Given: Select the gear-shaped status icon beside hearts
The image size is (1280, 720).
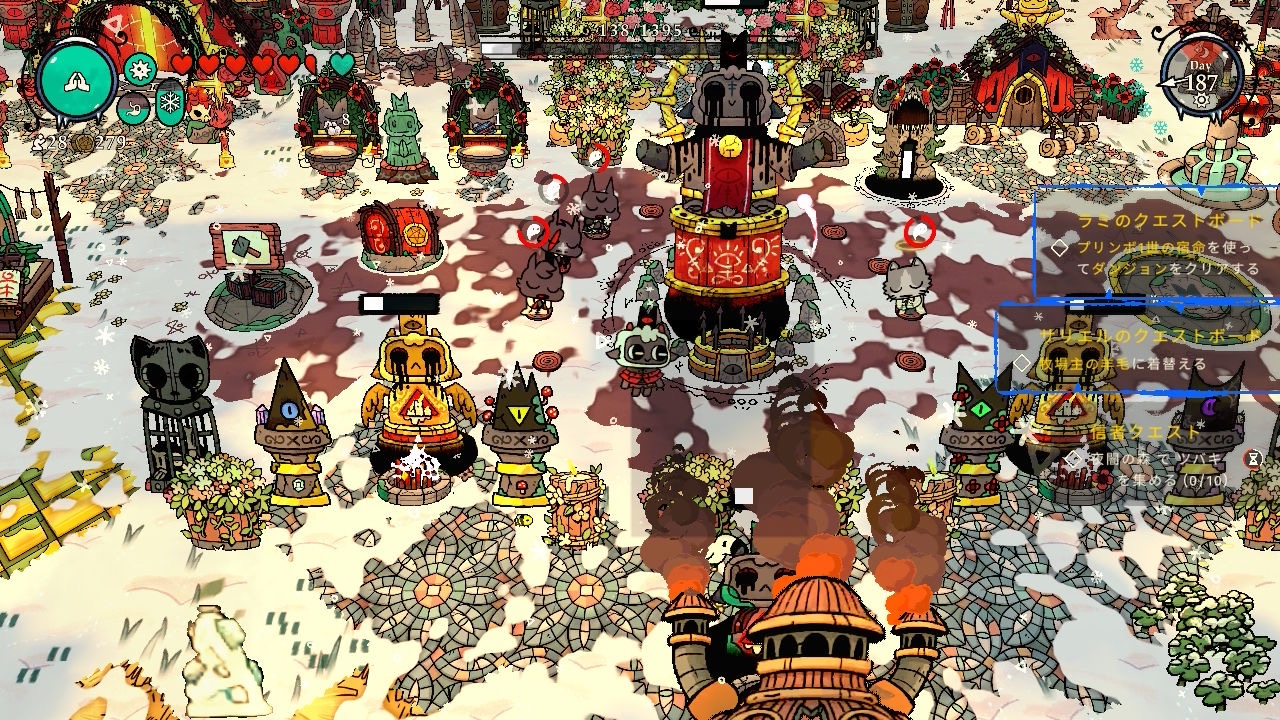Looking at the screenshot, I should click(x=140, y=68).
